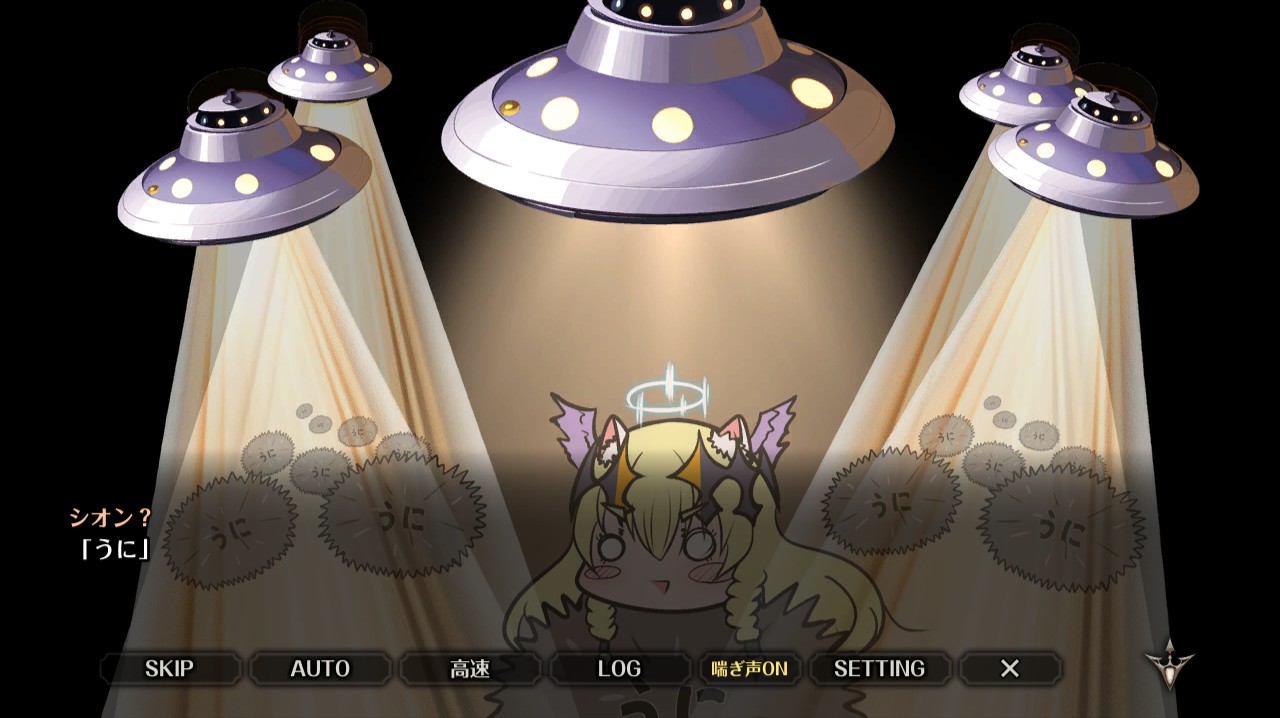Click the SKIP button
Image resolution: width=1280 pixels, height=718 pixels.
click(x=169, y=668)
